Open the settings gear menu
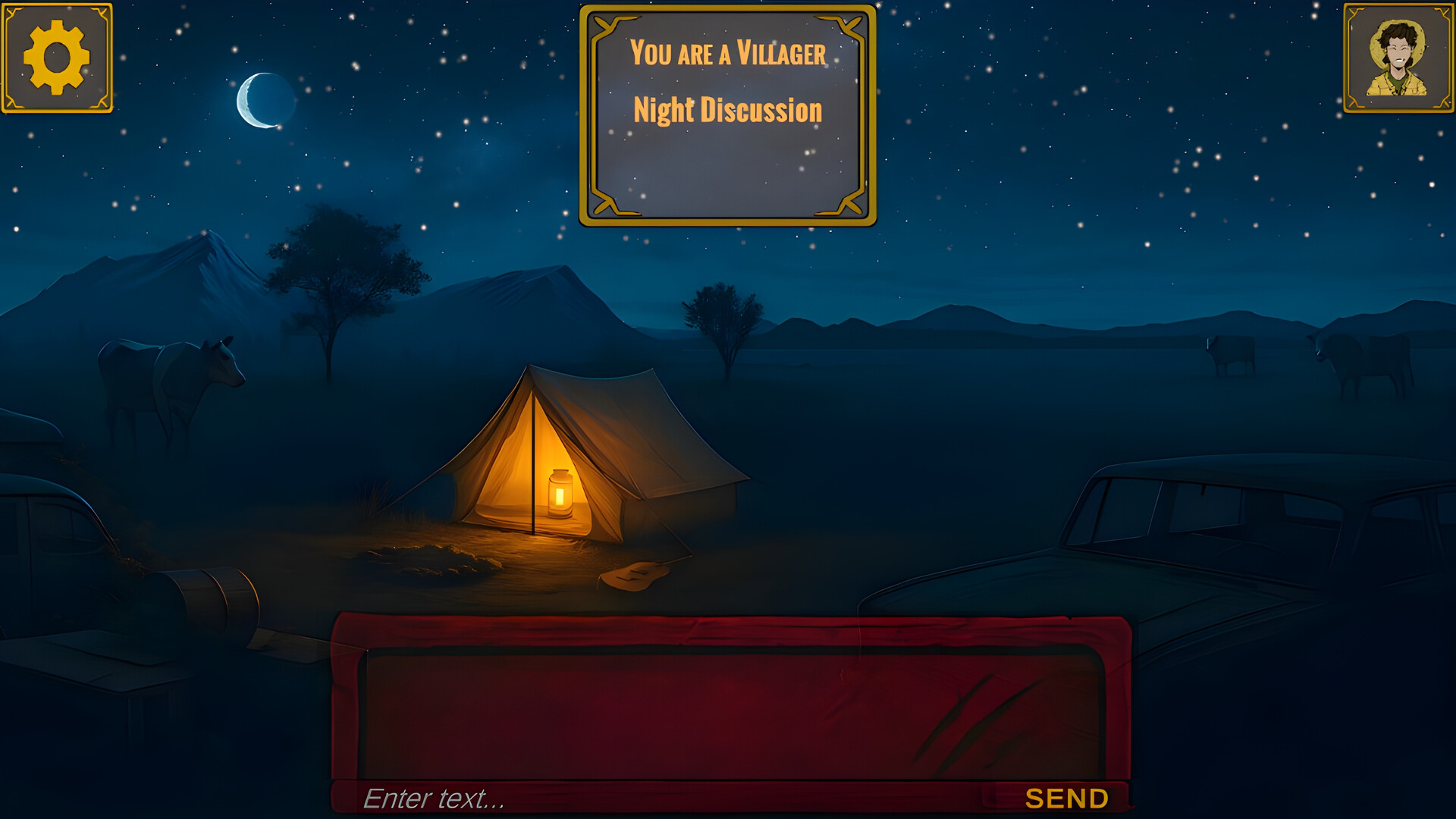Viewport: 1456px width, 819px height. (57, 57)
